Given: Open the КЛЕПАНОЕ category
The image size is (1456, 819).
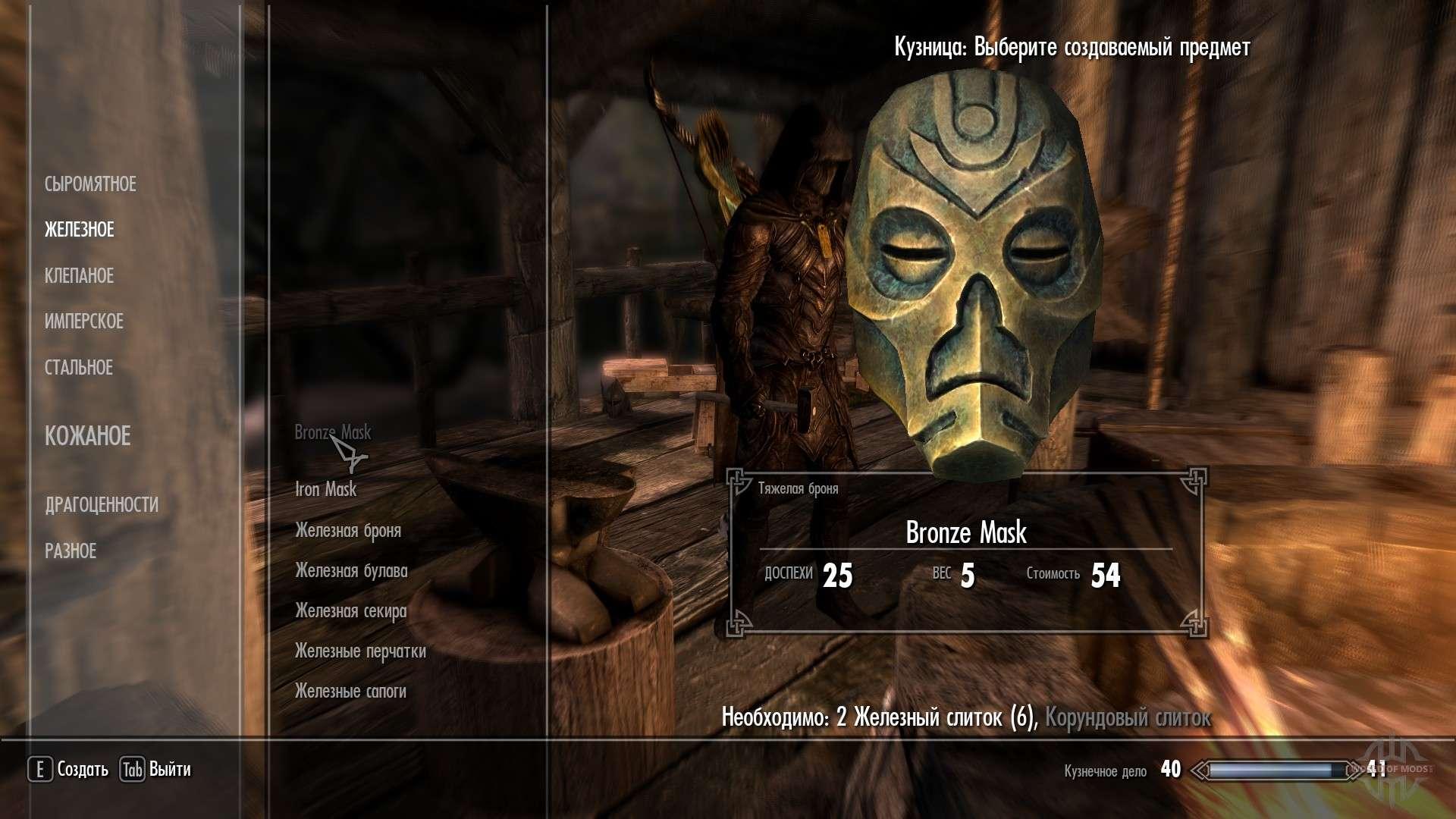Looking at the screenshot, I should 80,276.
